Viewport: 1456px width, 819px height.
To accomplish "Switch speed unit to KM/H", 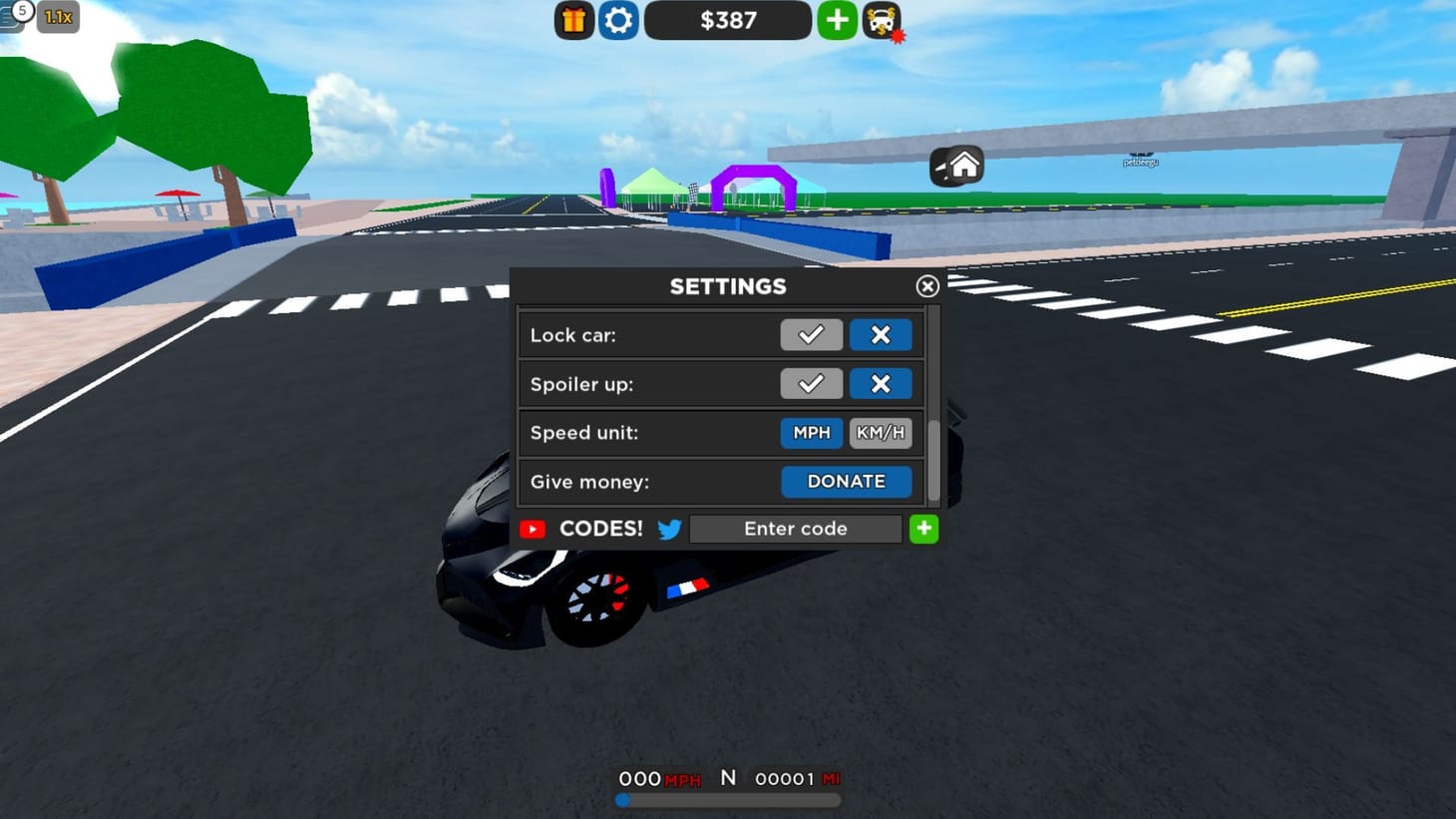I will [x=881, y=432].
